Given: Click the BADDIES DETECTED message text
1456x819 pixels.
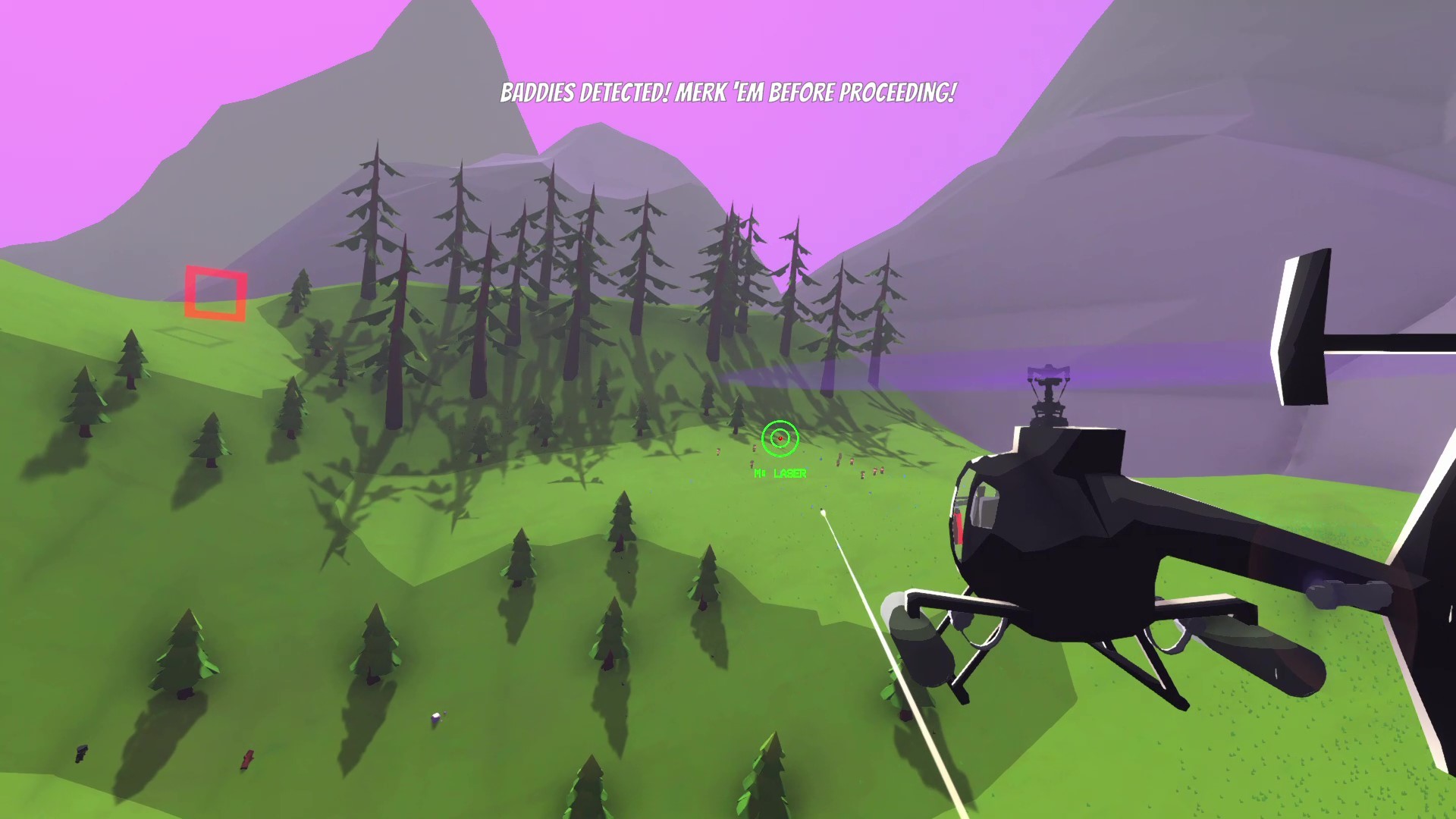Looking at the screenshot, I should coord(584,93).
